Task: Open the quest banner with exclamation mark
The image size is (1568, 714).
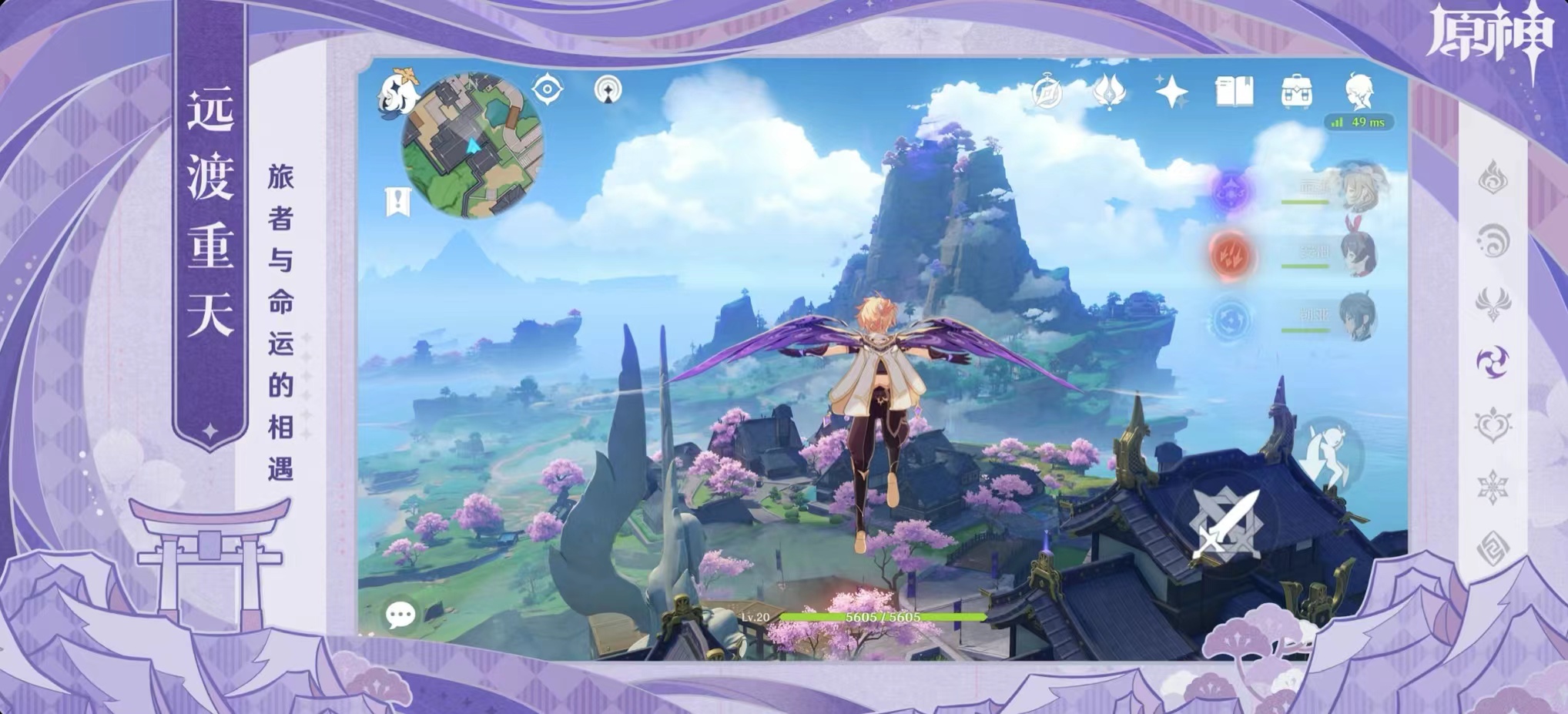Action: [x=397, y=202]
